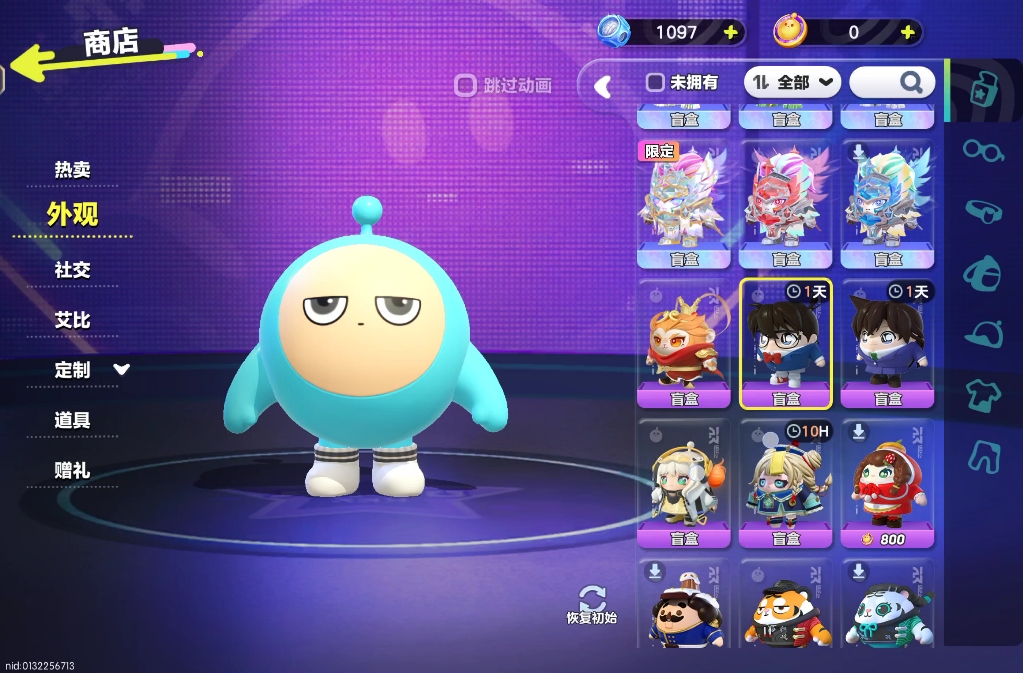Click the search box with magnifier
Image resolution: width=1023 pixels, height=673 pixels.
(x=892, y=82)
